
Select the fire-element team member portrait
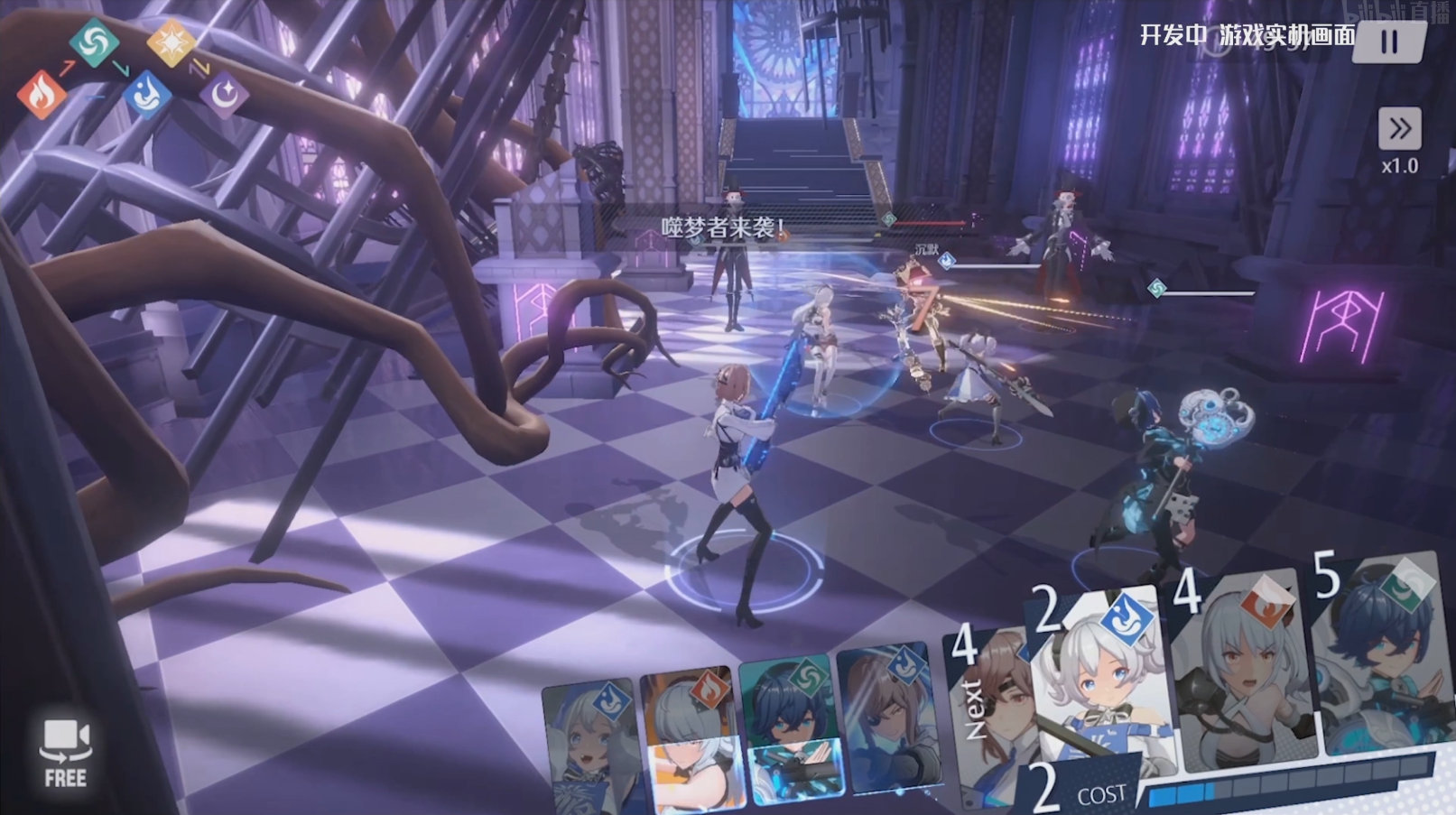690,740
